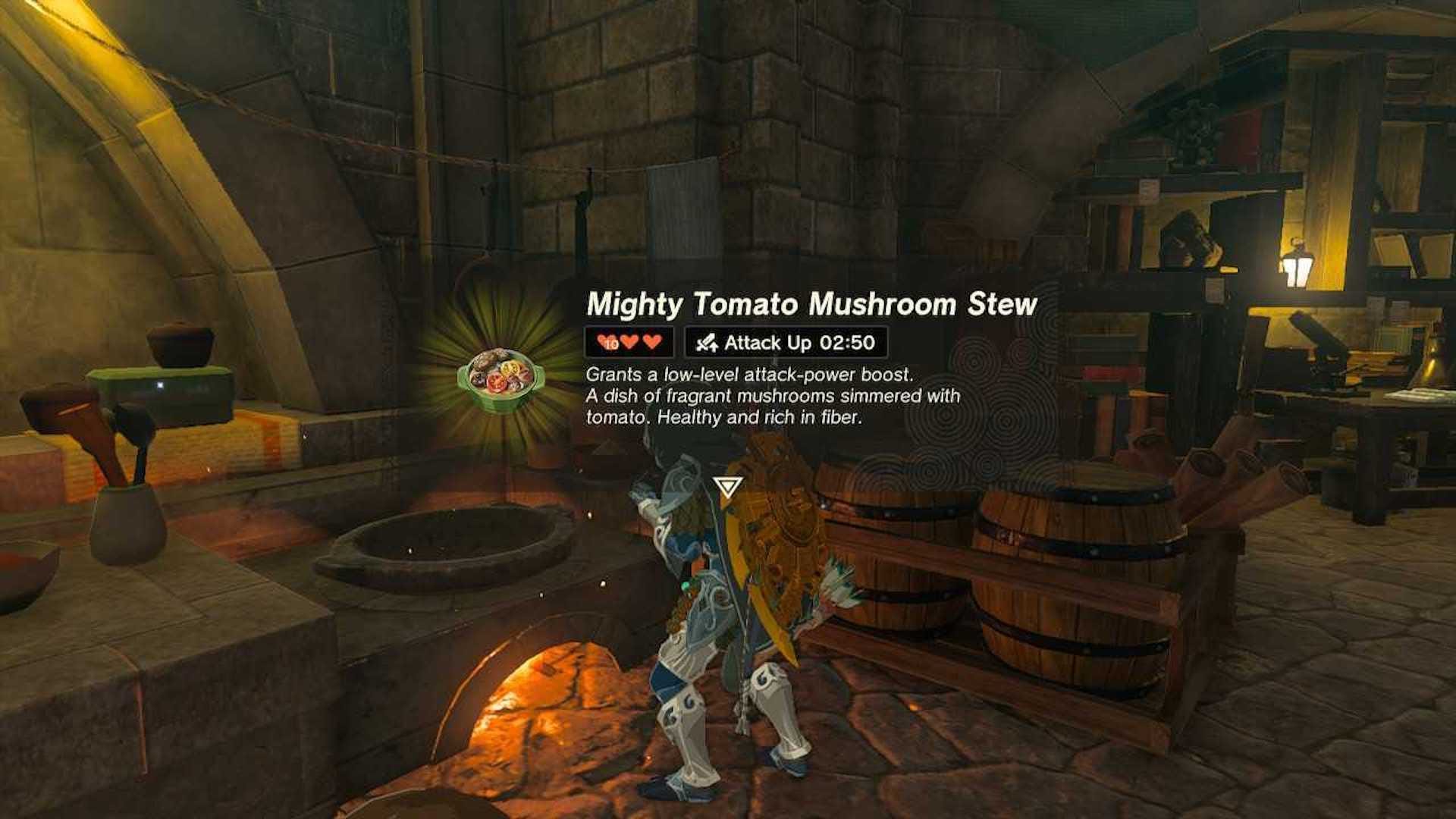Click the second heart in the recovery panel
Screen dimensions: 1456x819
coord(630,342)
